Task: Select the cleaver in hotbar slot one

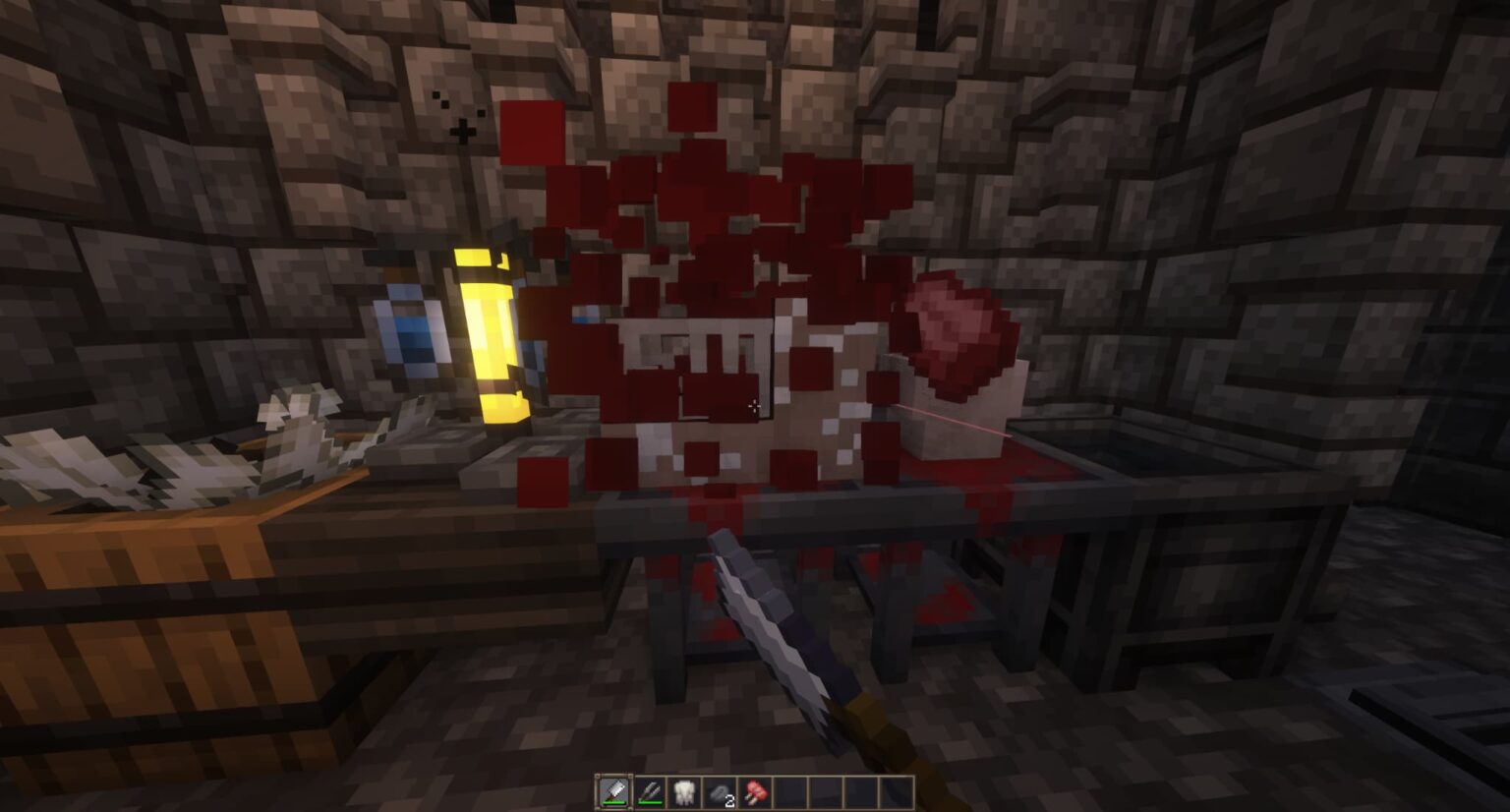Action: click(614, 791)
